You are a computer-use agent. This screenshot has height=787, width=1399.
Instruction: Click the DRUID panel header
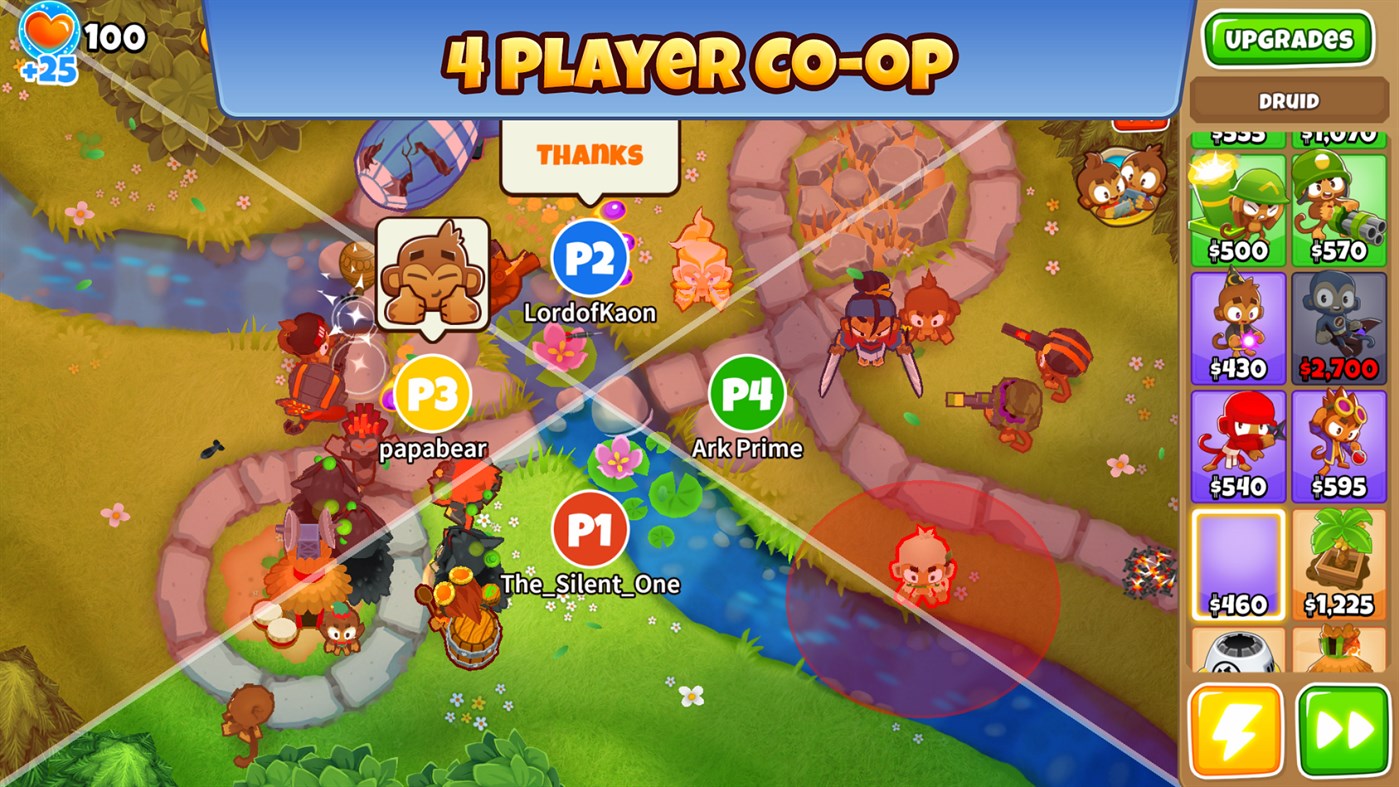(x=1288, y=99)
